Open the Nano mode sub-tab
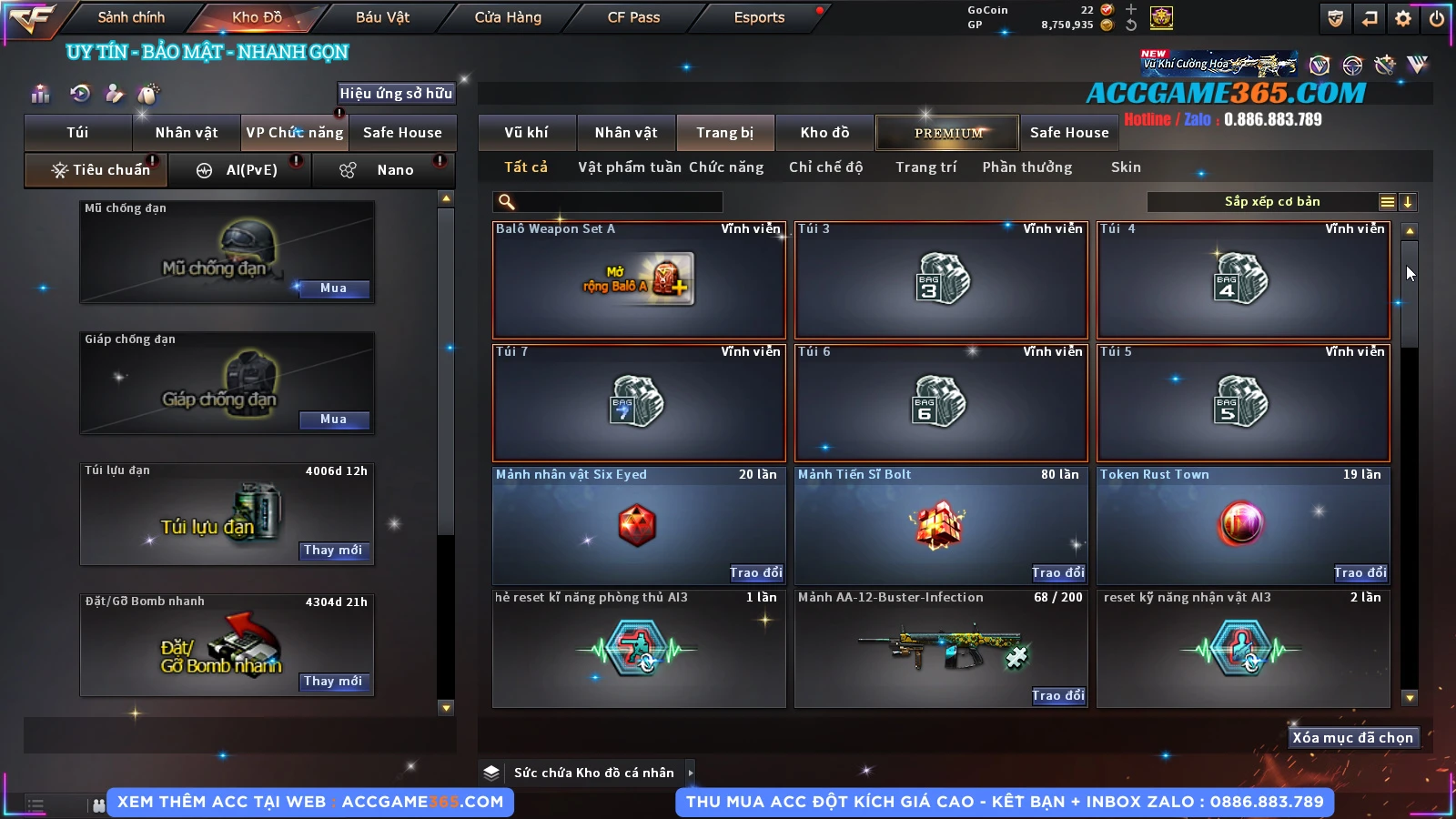This screenshot has width=1456, height=819. [x=382, y=170]
